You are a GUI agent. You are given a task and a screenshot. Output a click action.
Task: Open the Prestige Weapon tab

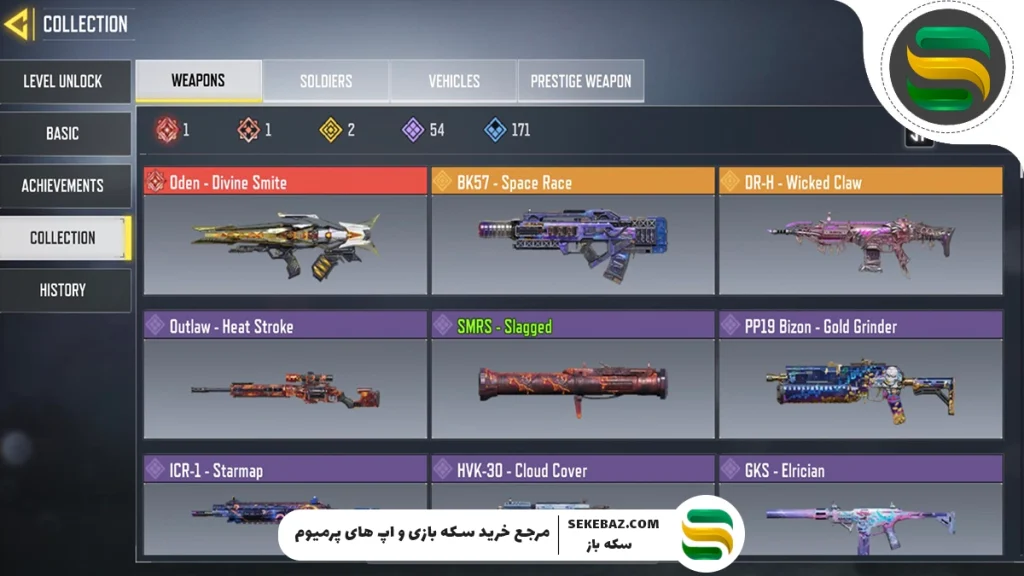[581, 81]
